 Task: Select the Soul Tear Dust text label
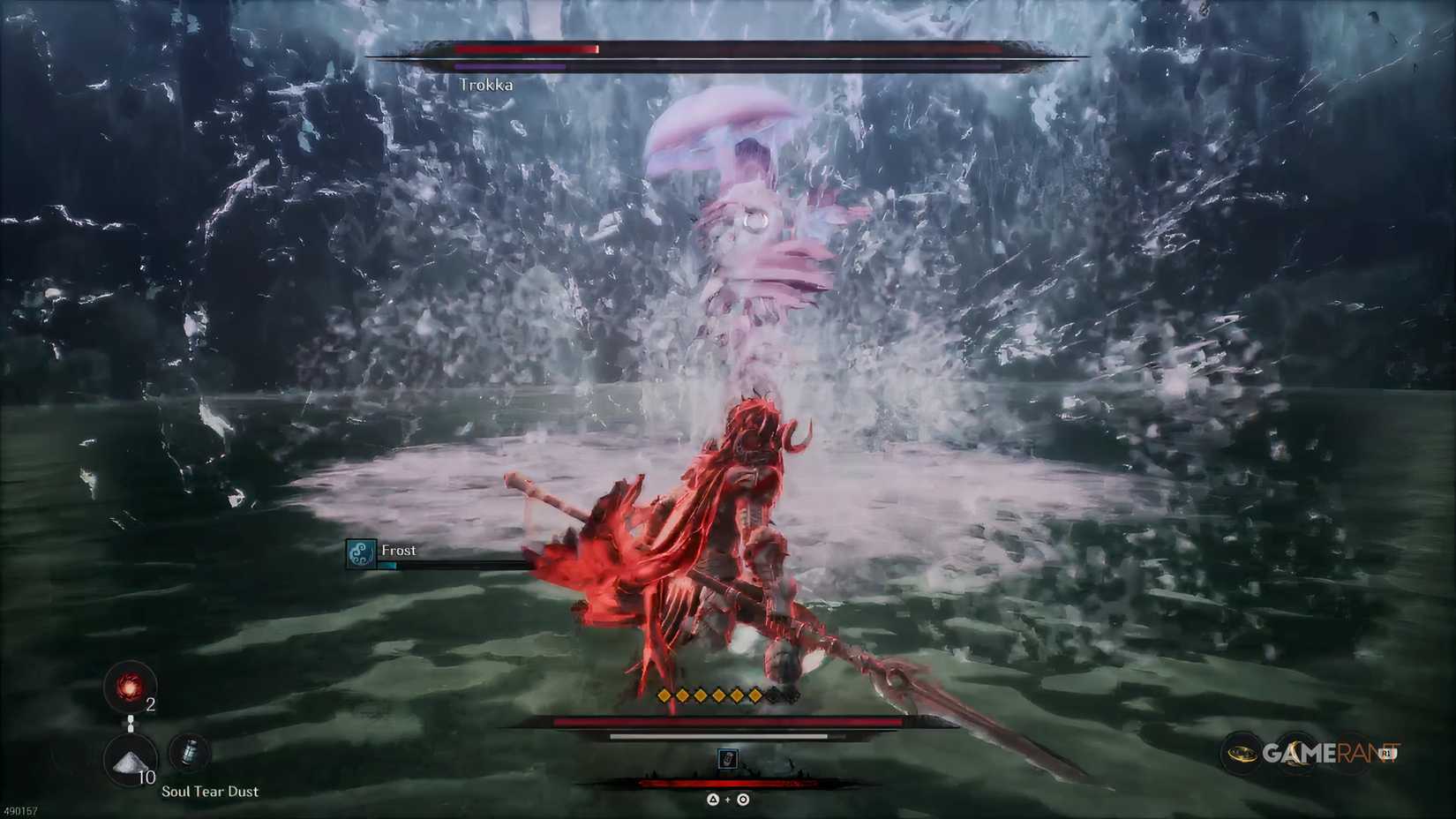click(x=209, y=792)
